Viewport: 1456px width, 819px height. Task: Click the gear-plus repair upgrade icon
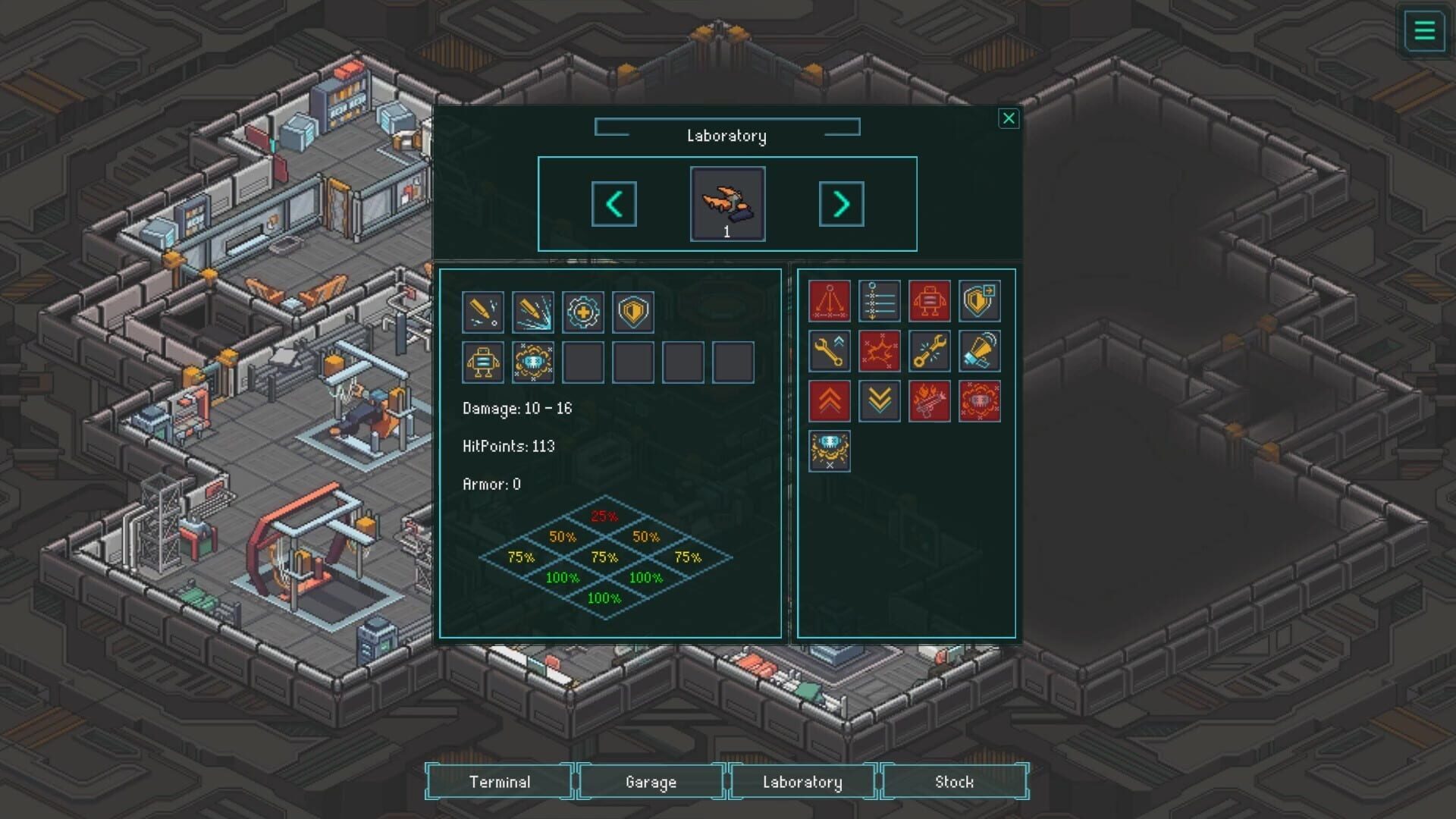[x=582, y=312]
